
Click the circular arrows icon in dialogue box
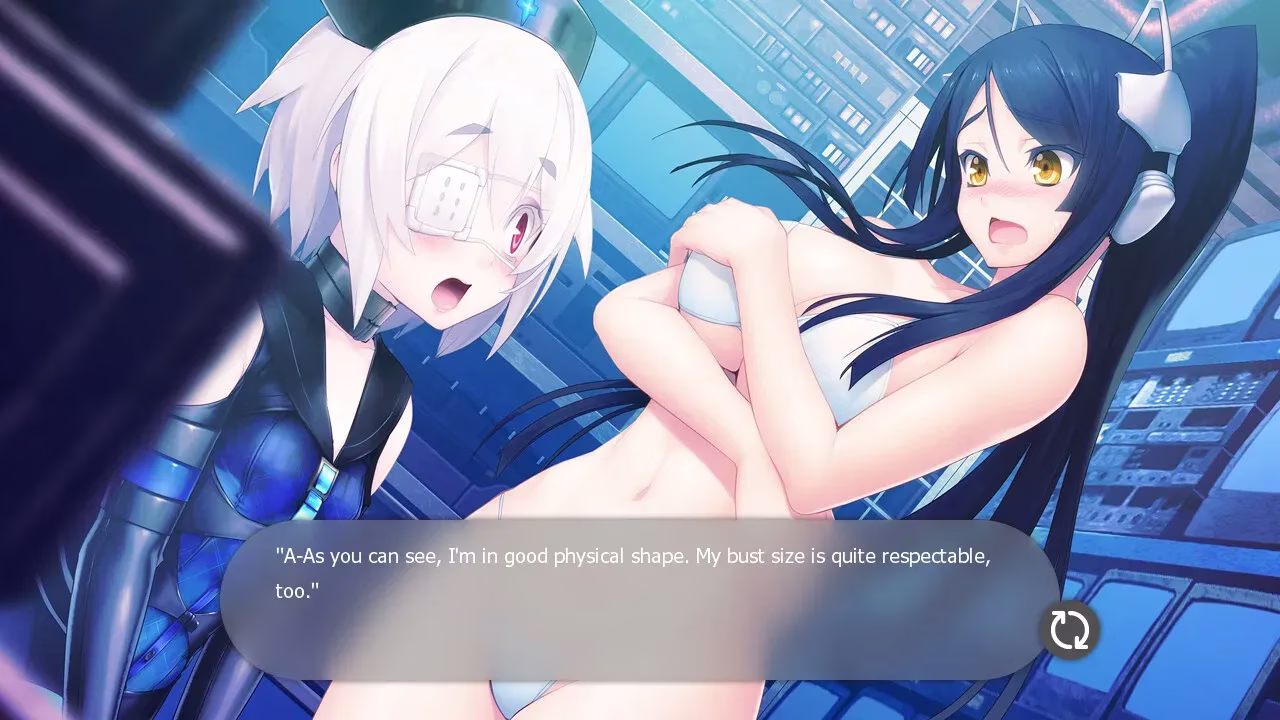point(1069,630)
